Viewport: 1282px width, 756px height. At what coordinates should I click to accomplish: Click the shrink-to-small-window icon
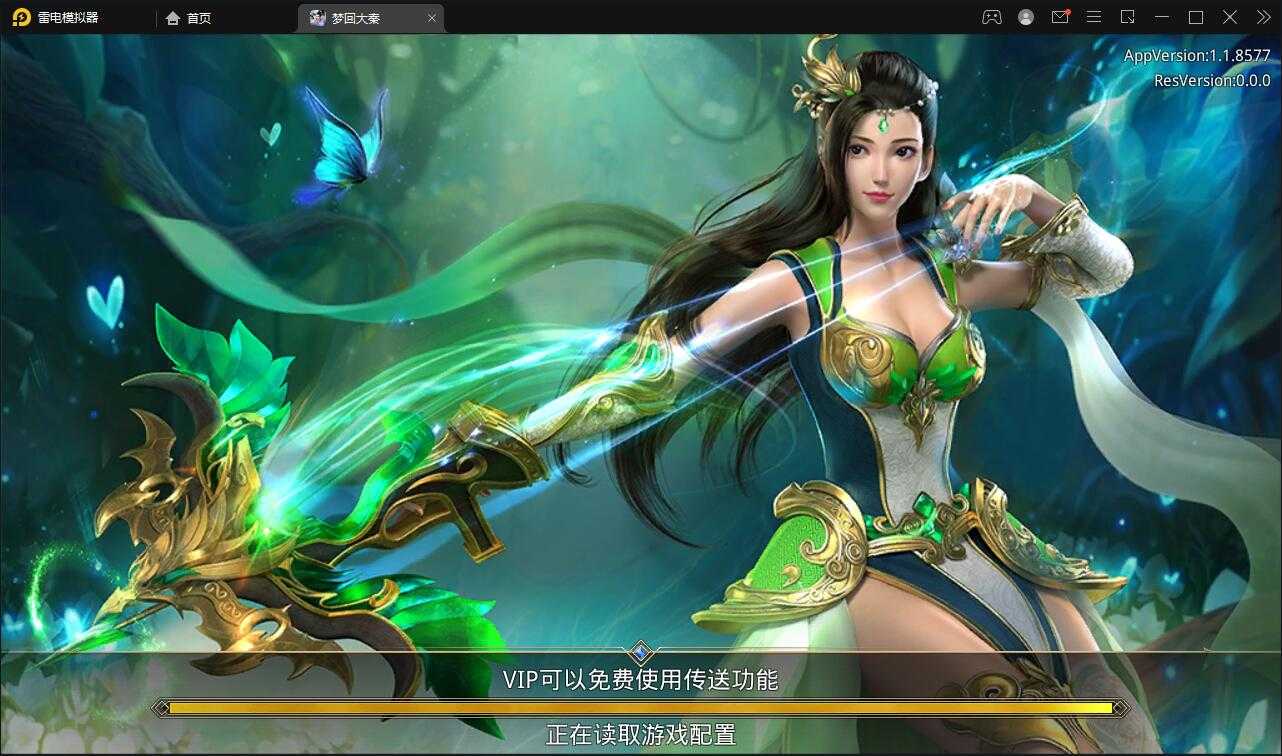point(1127,17)
